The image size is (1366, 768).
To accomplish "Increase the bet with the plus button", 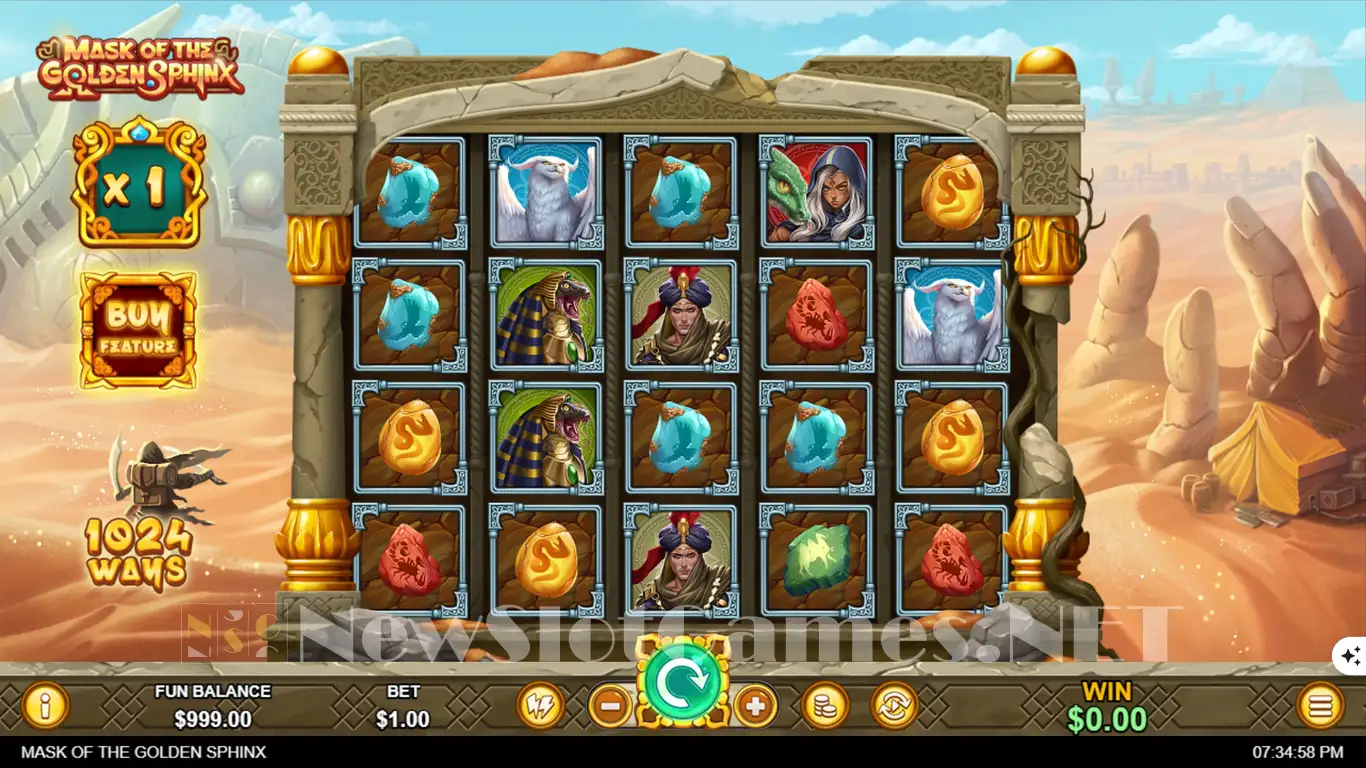I will [x=756, y=706].
